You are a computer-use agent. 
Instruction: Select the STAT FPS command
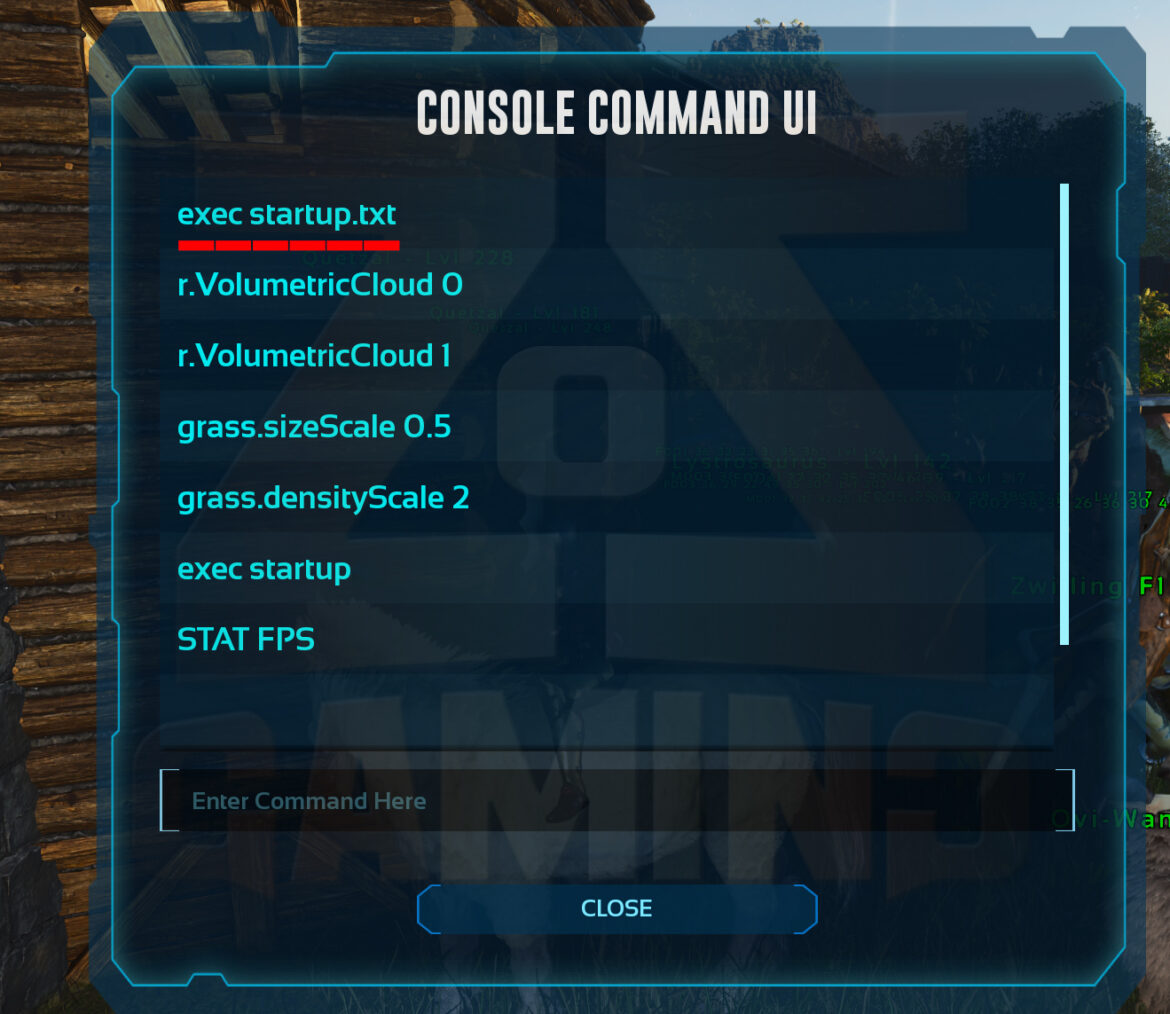246,639
